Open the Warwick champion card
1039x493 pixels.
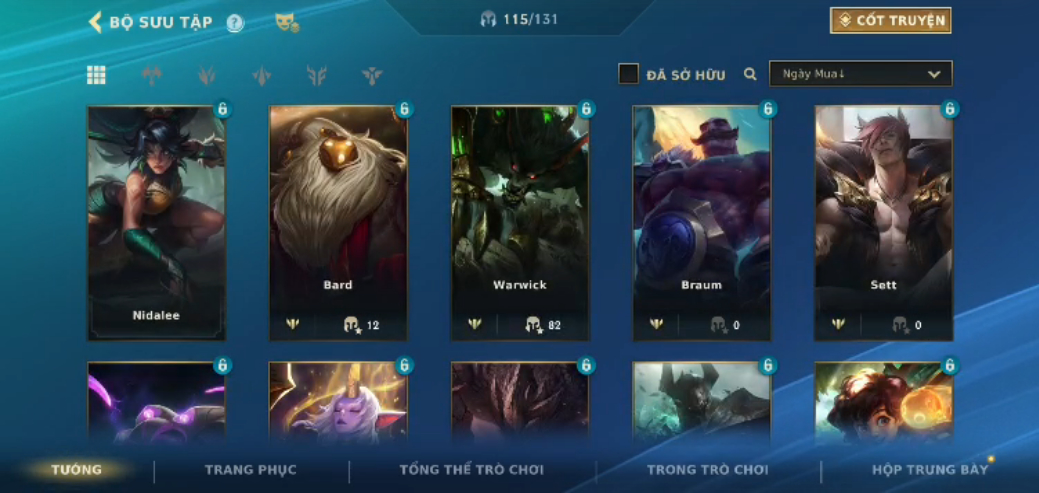pyautogui.click(x=520, y=222)
